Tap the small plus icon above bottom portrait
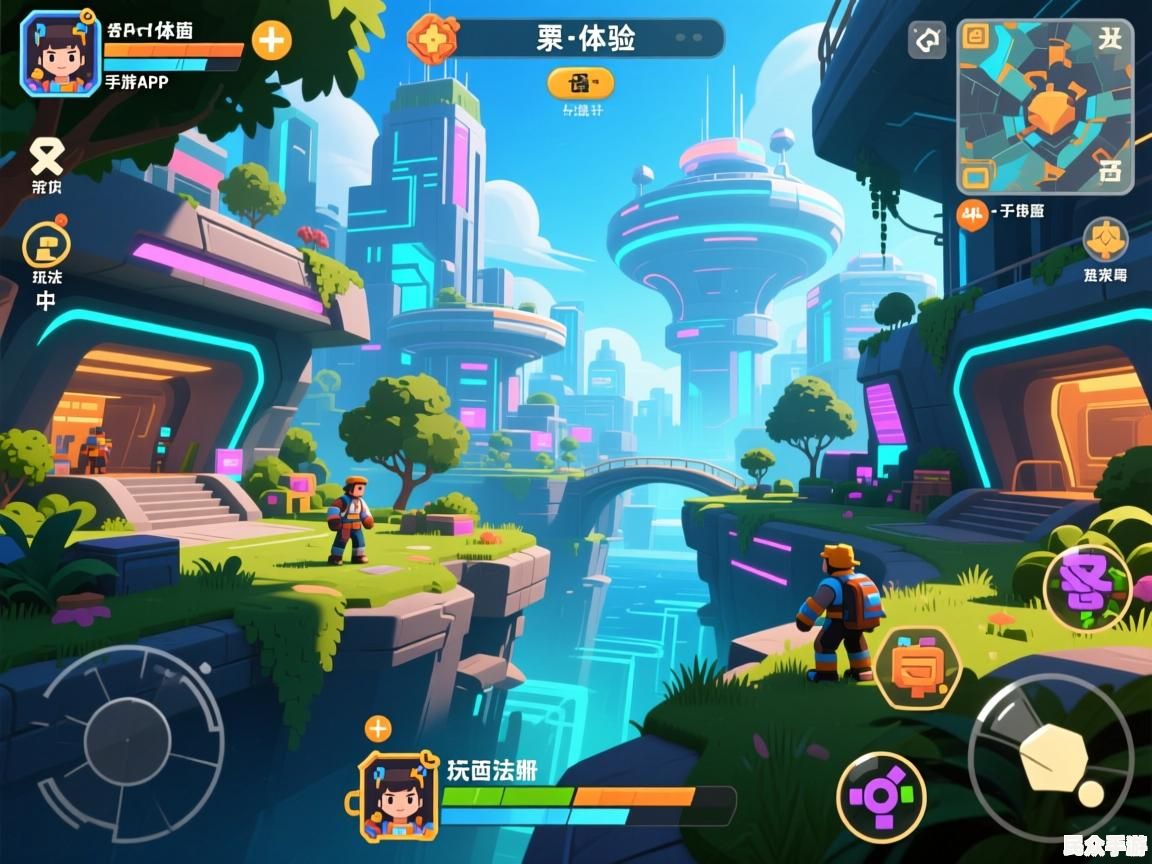The image size is (1152, 864). click(x=377, y=728)
